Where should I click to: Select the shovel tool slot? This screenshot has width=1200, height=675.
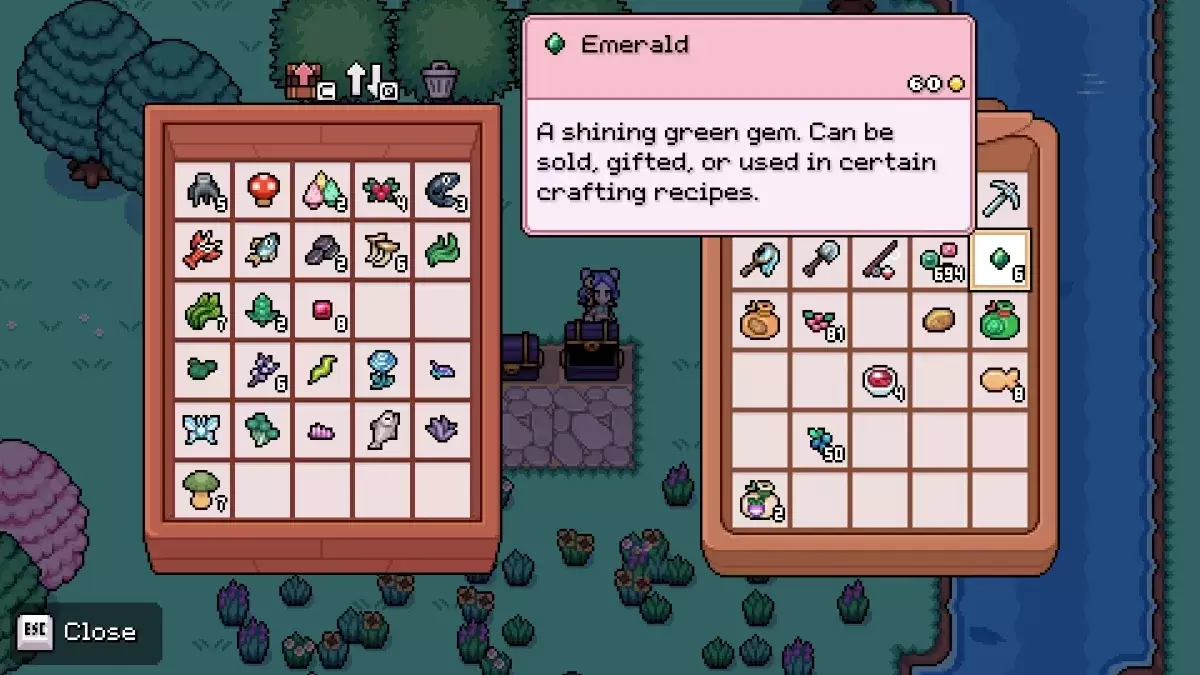(x=821, y=259)
